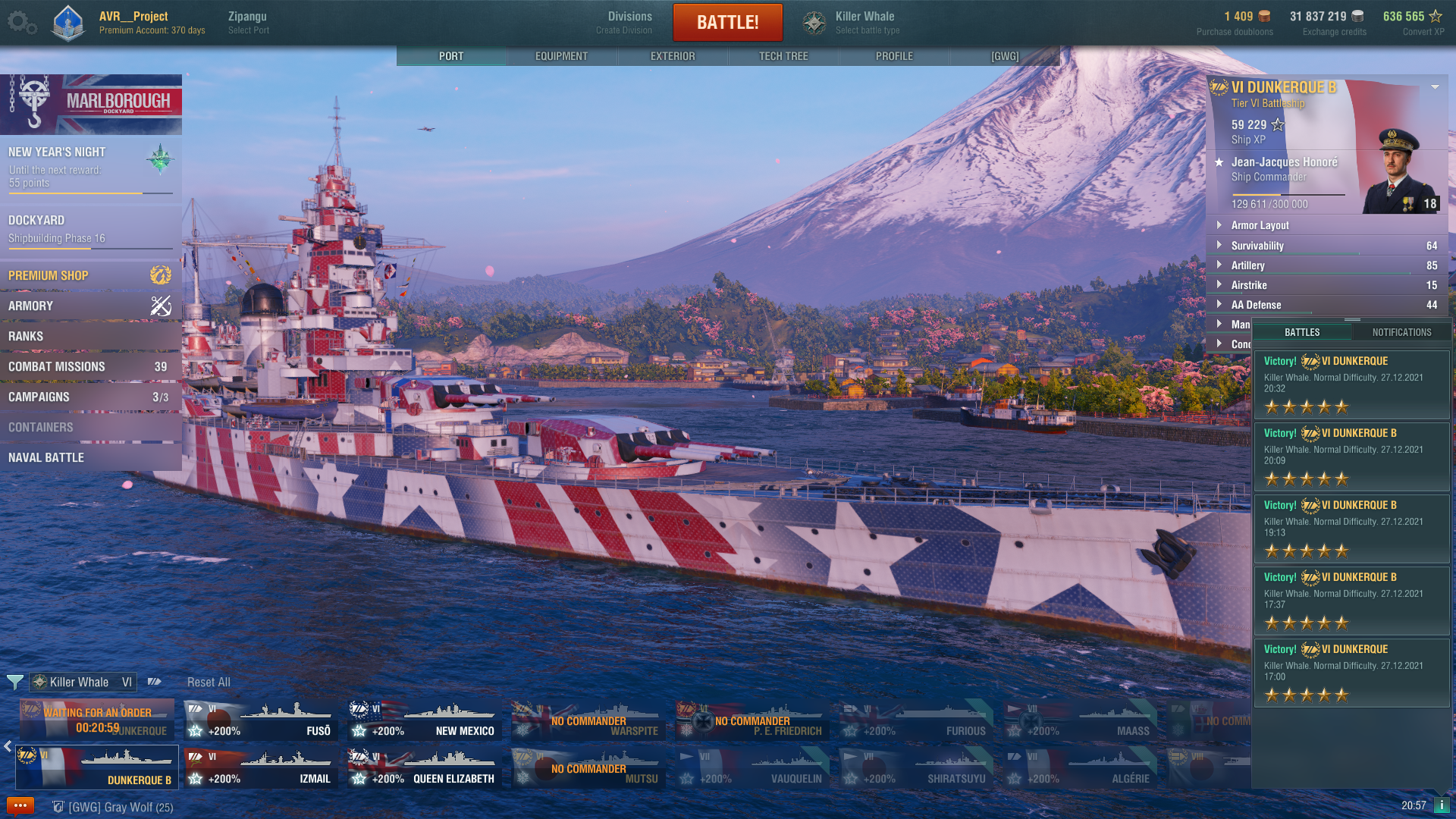Open the Exterior tab
1456x819 pixels.
[x=673, y=56]
